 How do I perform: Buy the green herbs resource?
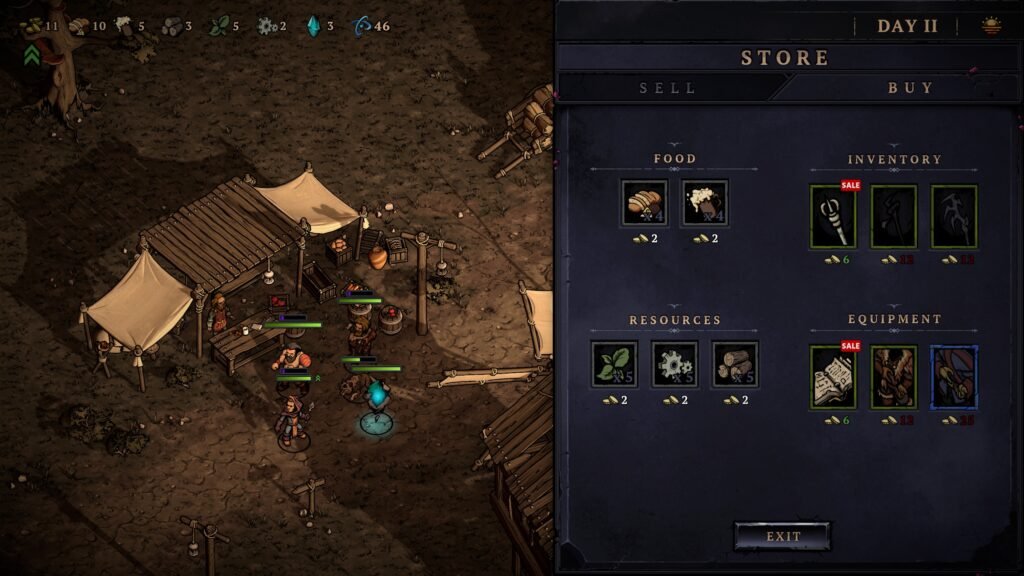(x=614, y=364)
